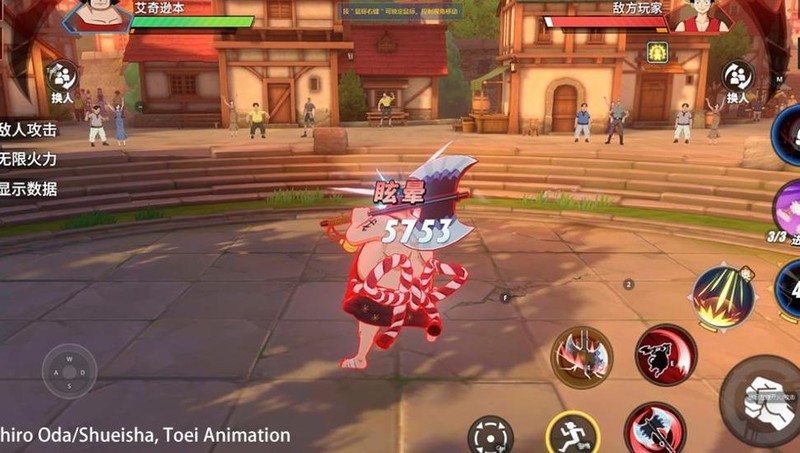Tap the left 换人 swap character button
Viewport: 800px width, 453px height.
coord(62,80)
